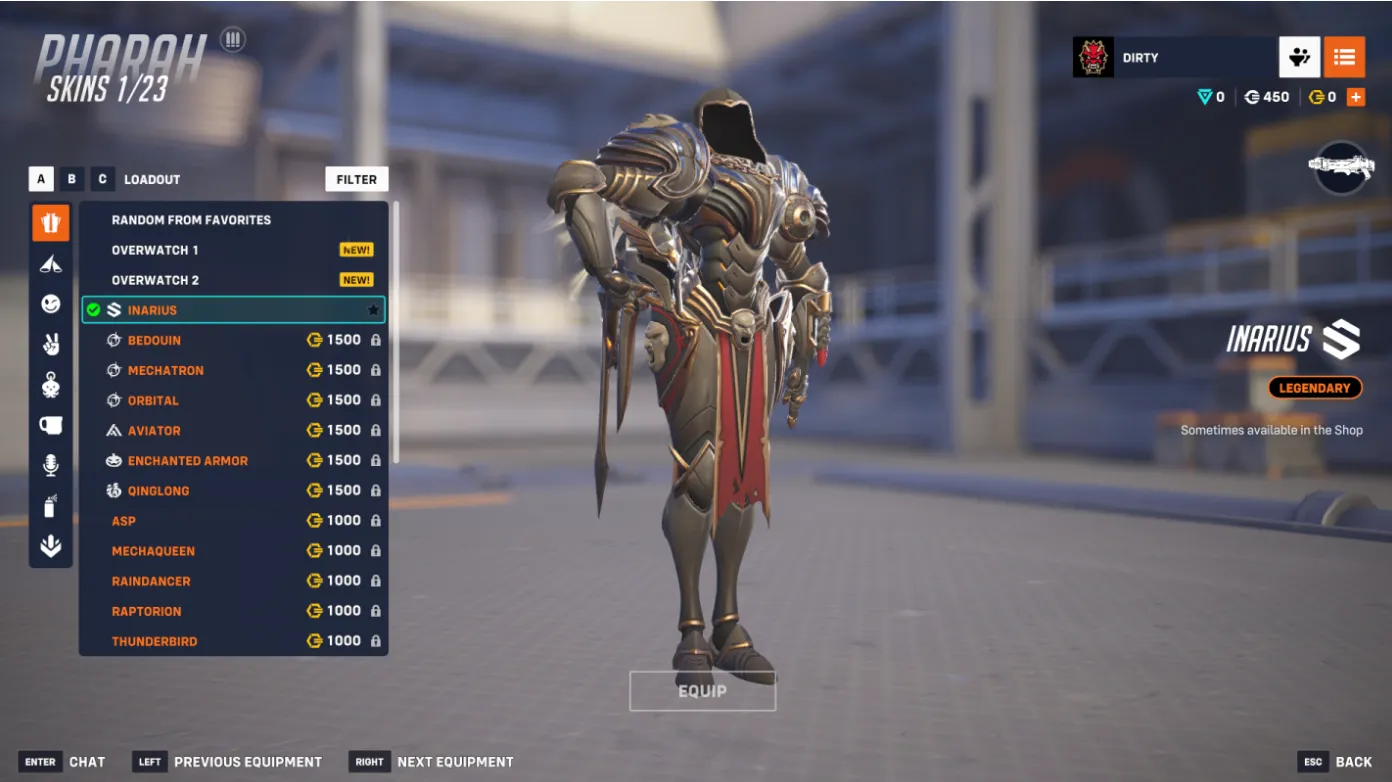Screen dimensions: 1392x782
Task: Select the Voice Lines microphone icon
Action: [50, 465]
